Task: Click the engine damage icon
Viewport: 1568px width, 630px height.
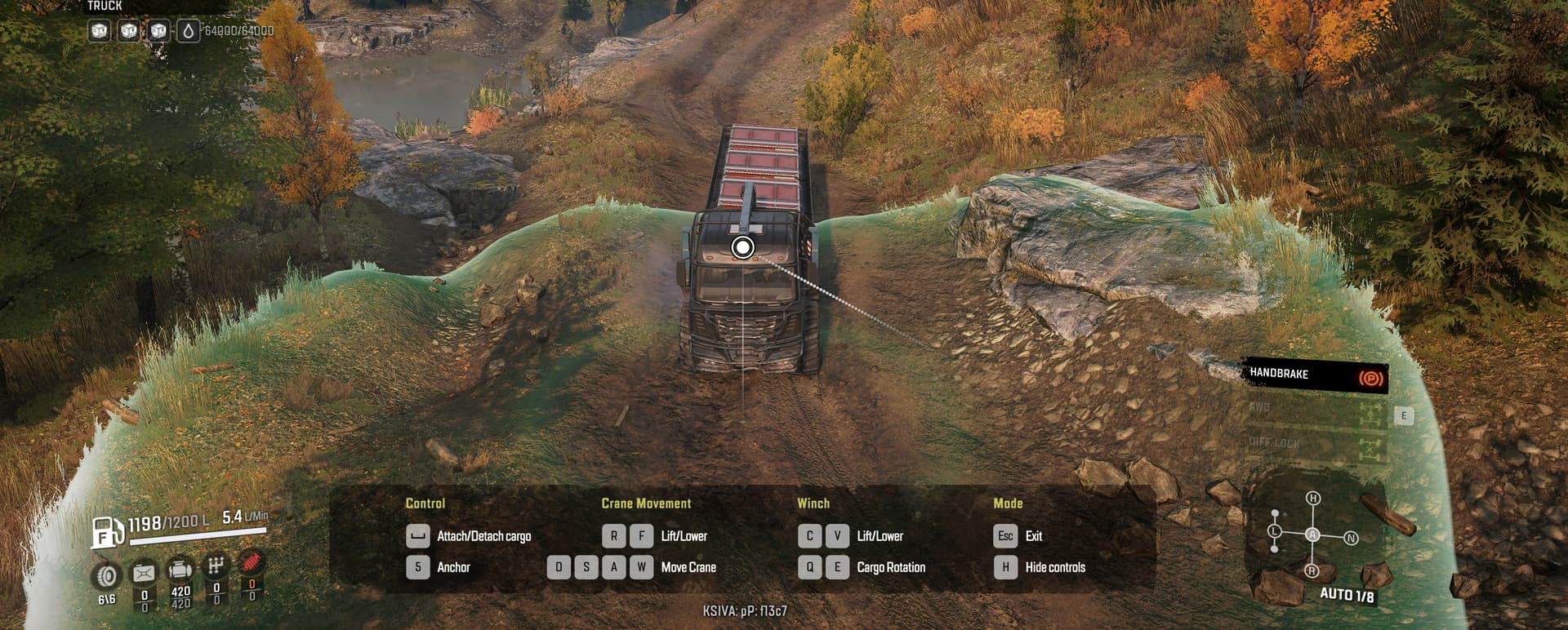Action: tap(180, 570)
